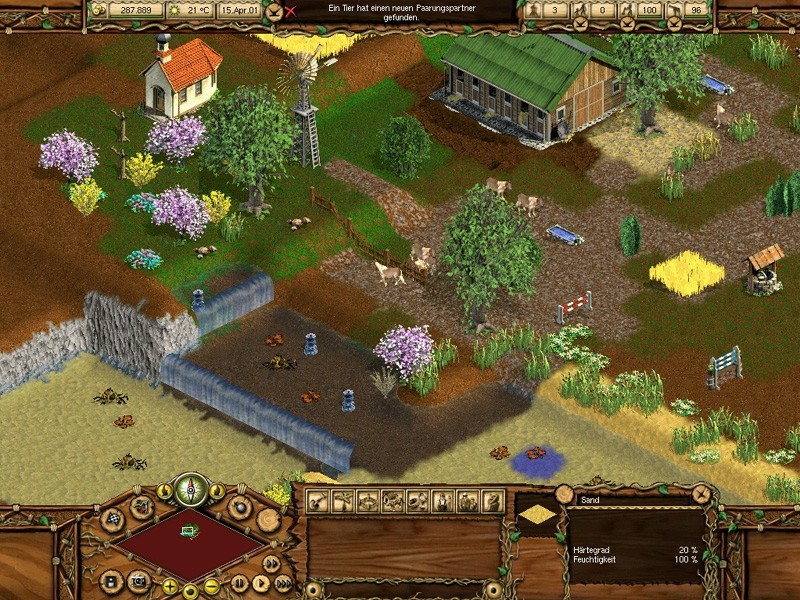Set game speed to normal play
Screen dimensions: 800x600
(x=260, y=582)
